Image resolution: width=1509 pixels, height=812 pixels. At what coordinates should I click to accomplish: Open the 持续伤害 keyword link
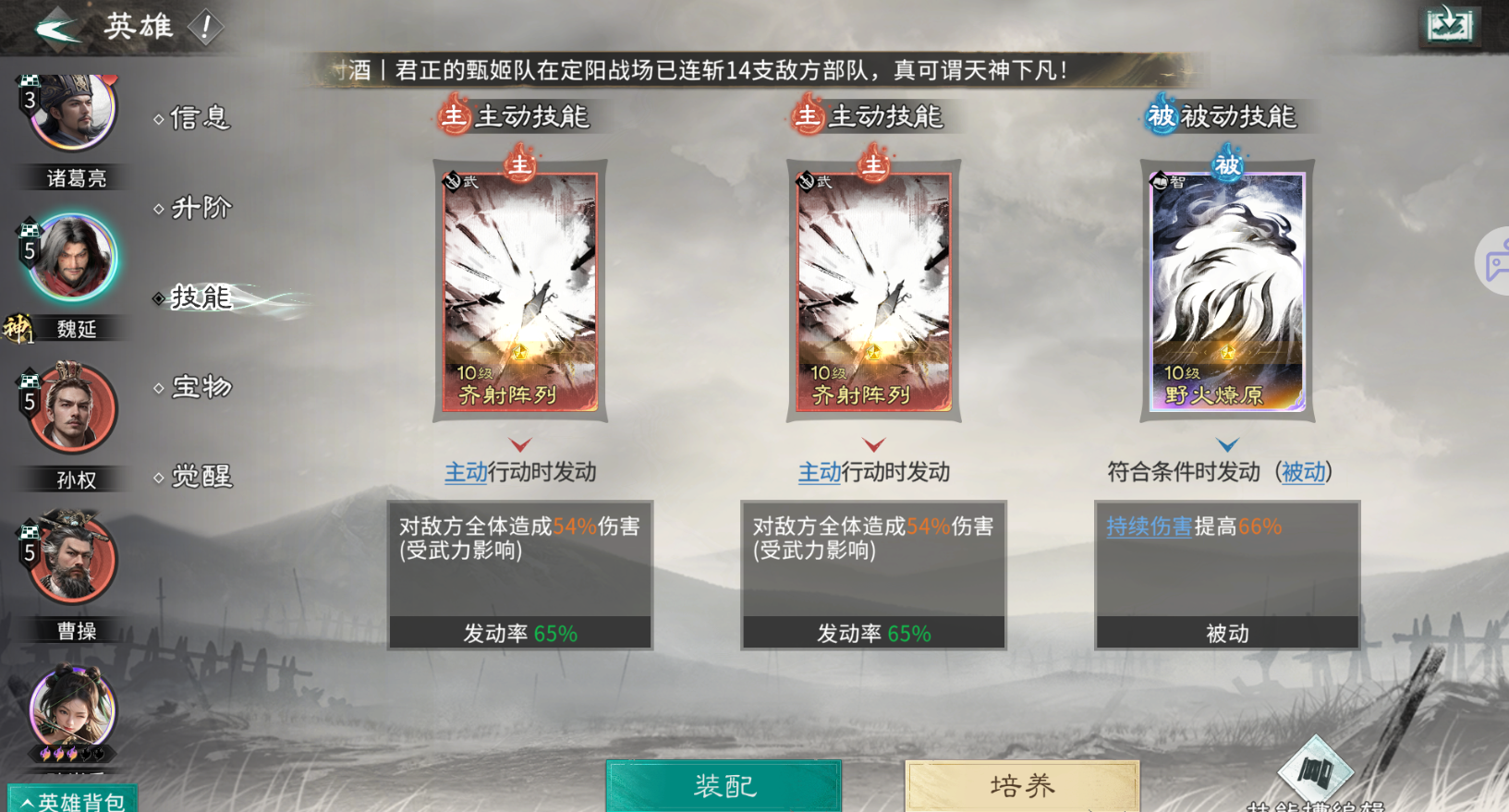pos(1149,527)
